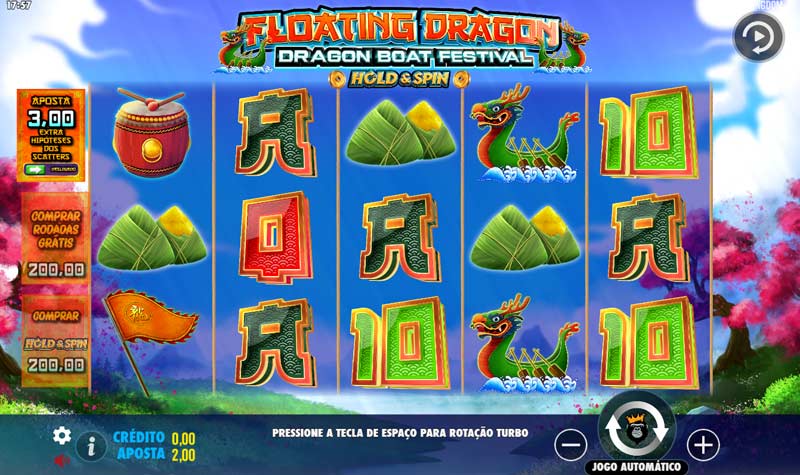800x475 pixels.
Task: Buy the Hold & Spin feature
Action: tap(55, 335)
